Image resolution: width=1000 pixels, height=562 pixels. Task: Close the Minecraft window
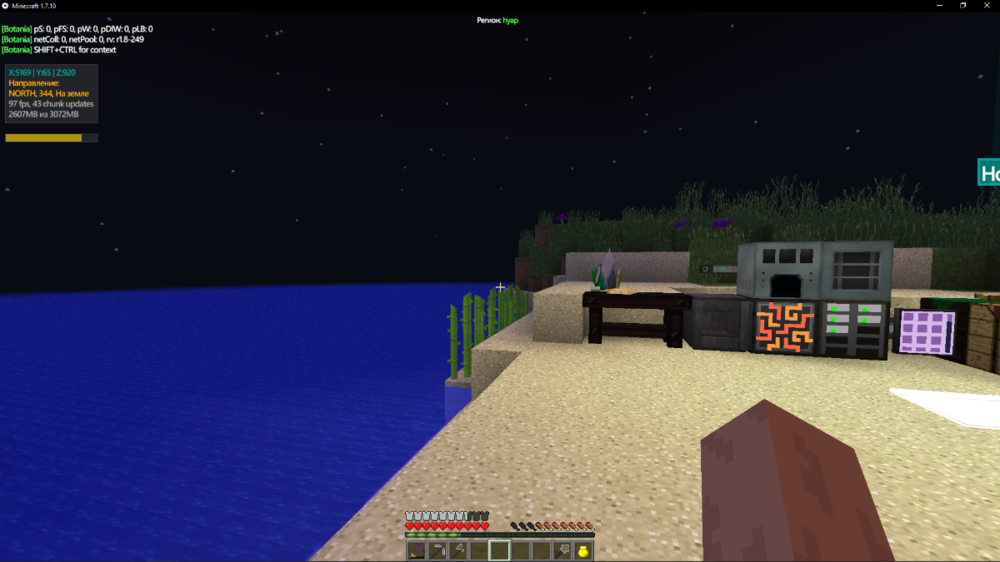(x=987, y=5)
